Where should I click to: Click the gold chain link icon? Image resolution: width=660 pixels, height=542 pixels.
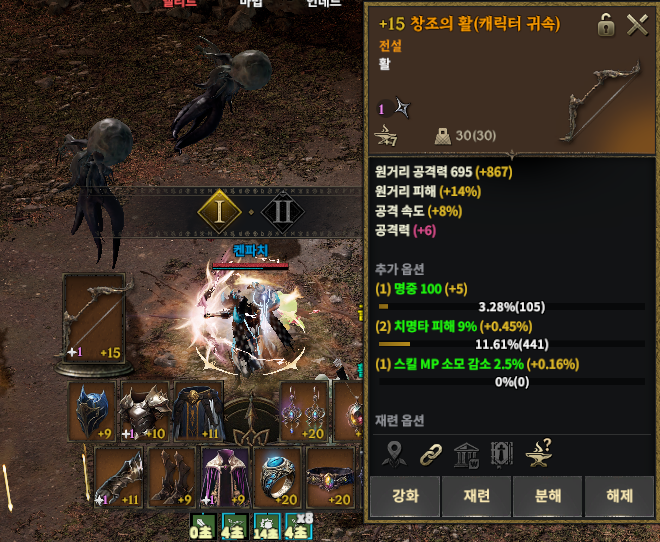[430, 453]
